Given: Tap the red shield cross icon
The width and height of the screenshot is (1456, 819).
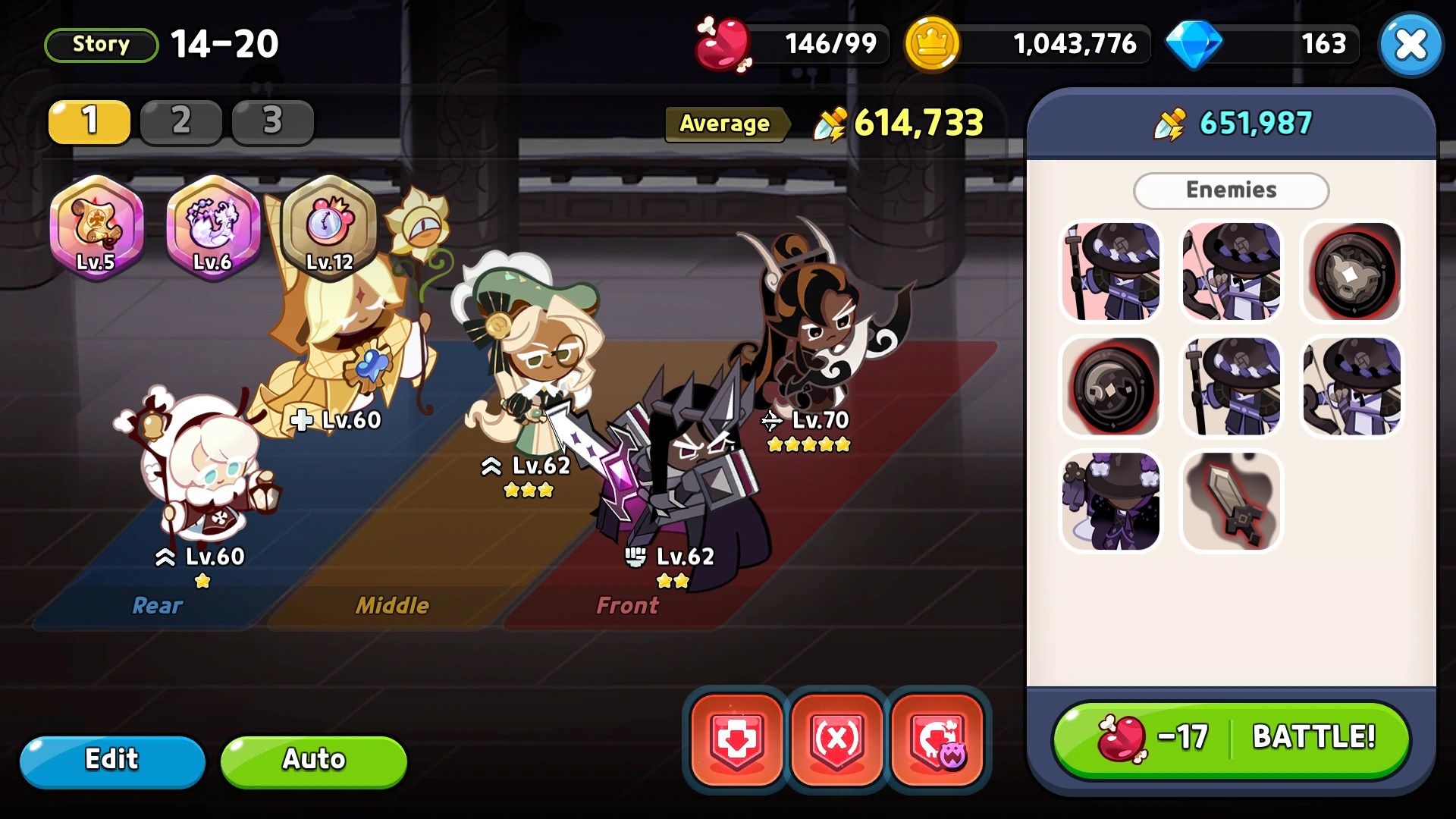Looking at the screenshot, I should (736, 739).
